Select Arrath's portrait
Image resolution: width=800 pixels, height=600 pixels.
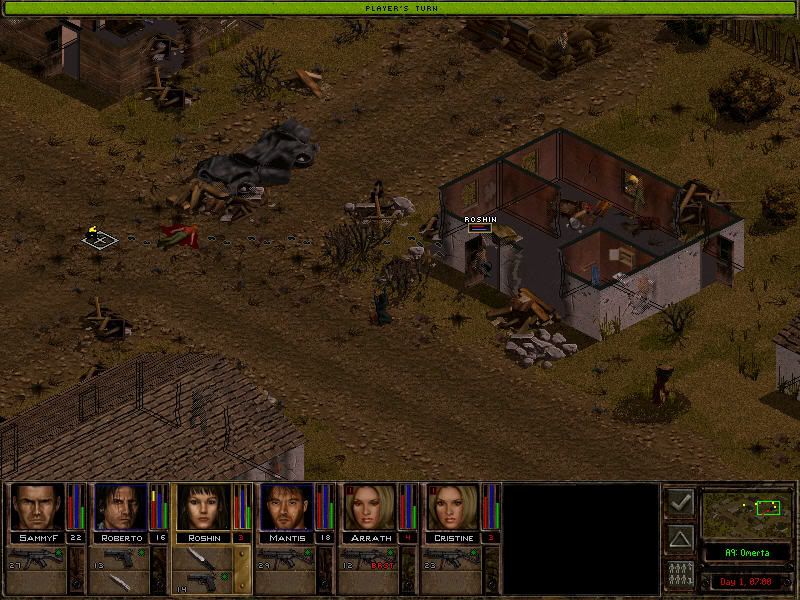pos(369,507)
